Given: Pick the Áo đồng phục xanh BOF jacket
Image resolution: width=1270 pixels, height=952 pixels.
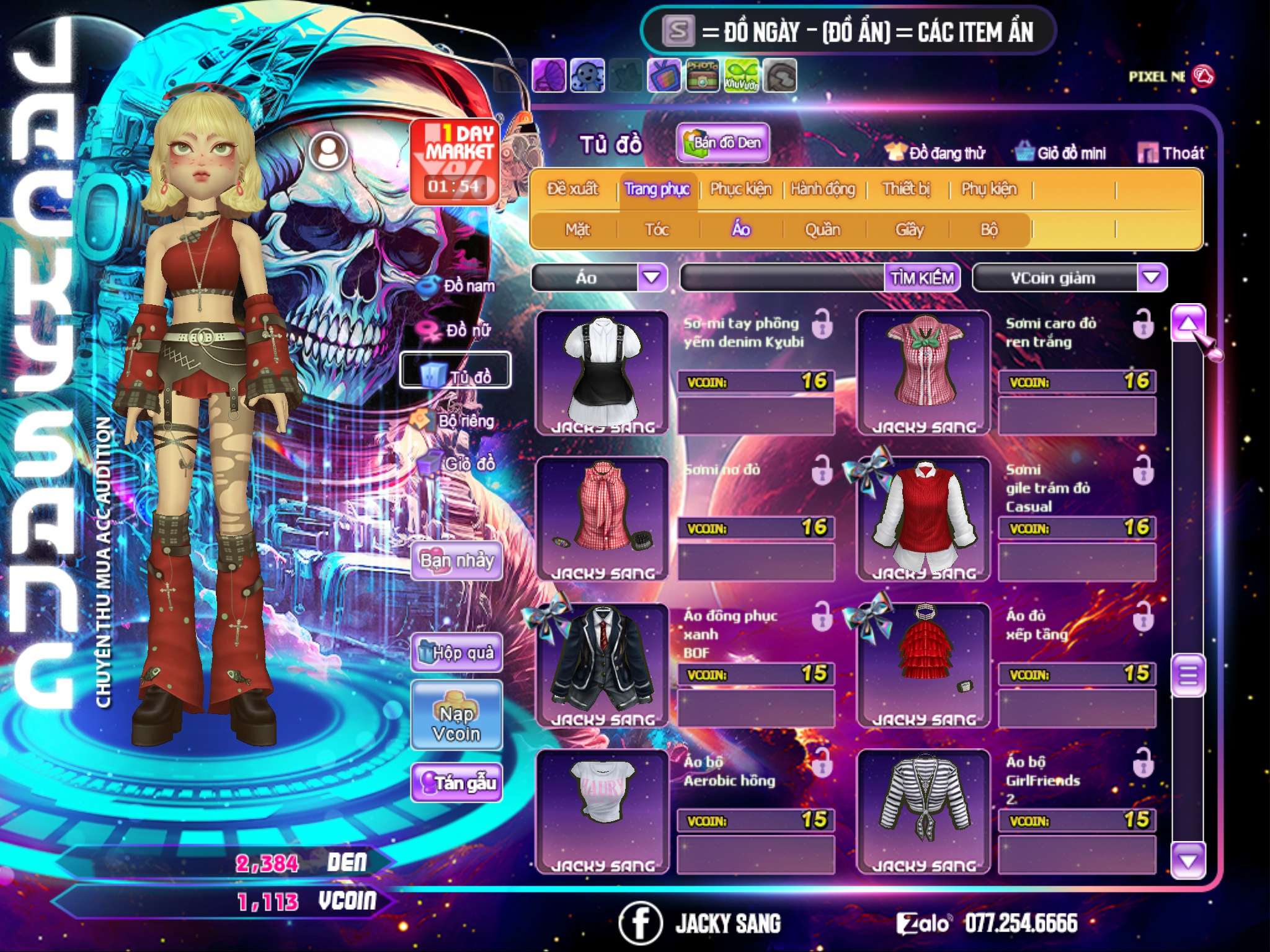Looking at the screenshot, I should [602, 664].
